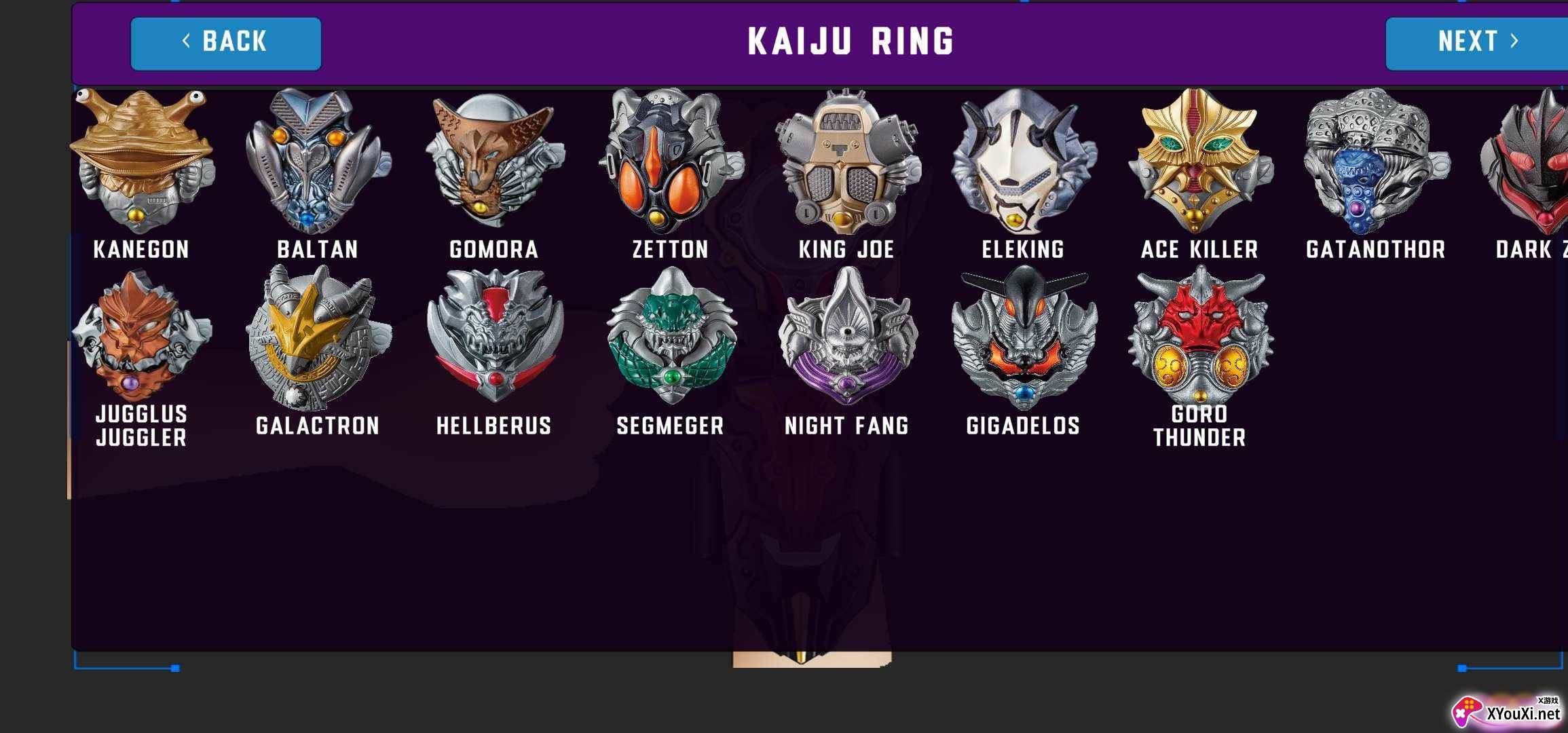Go to the next page
1568x733 pixels.
tap(1476, 43)
